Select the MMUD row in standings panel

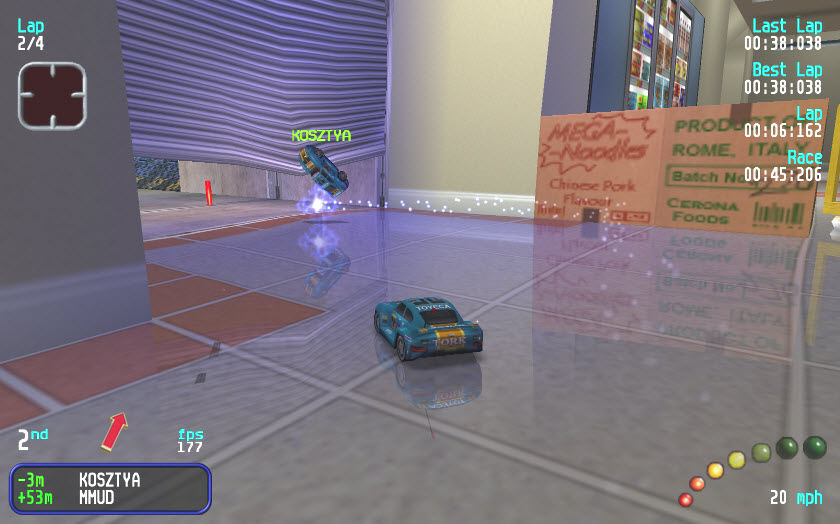(x=110, y=497)
